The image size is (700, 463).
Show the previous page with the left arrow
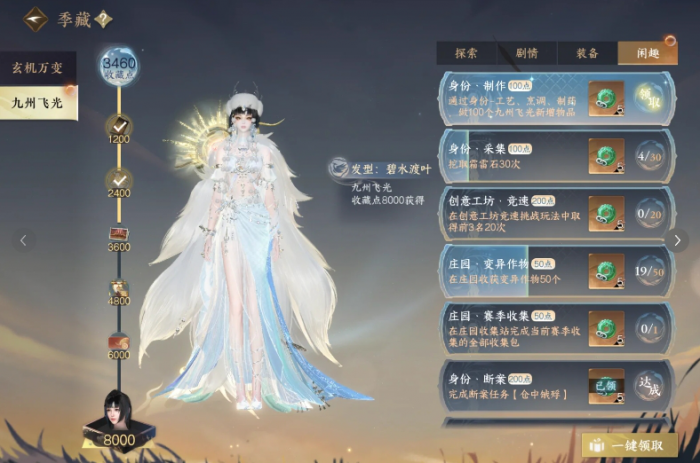click(23, 240)
